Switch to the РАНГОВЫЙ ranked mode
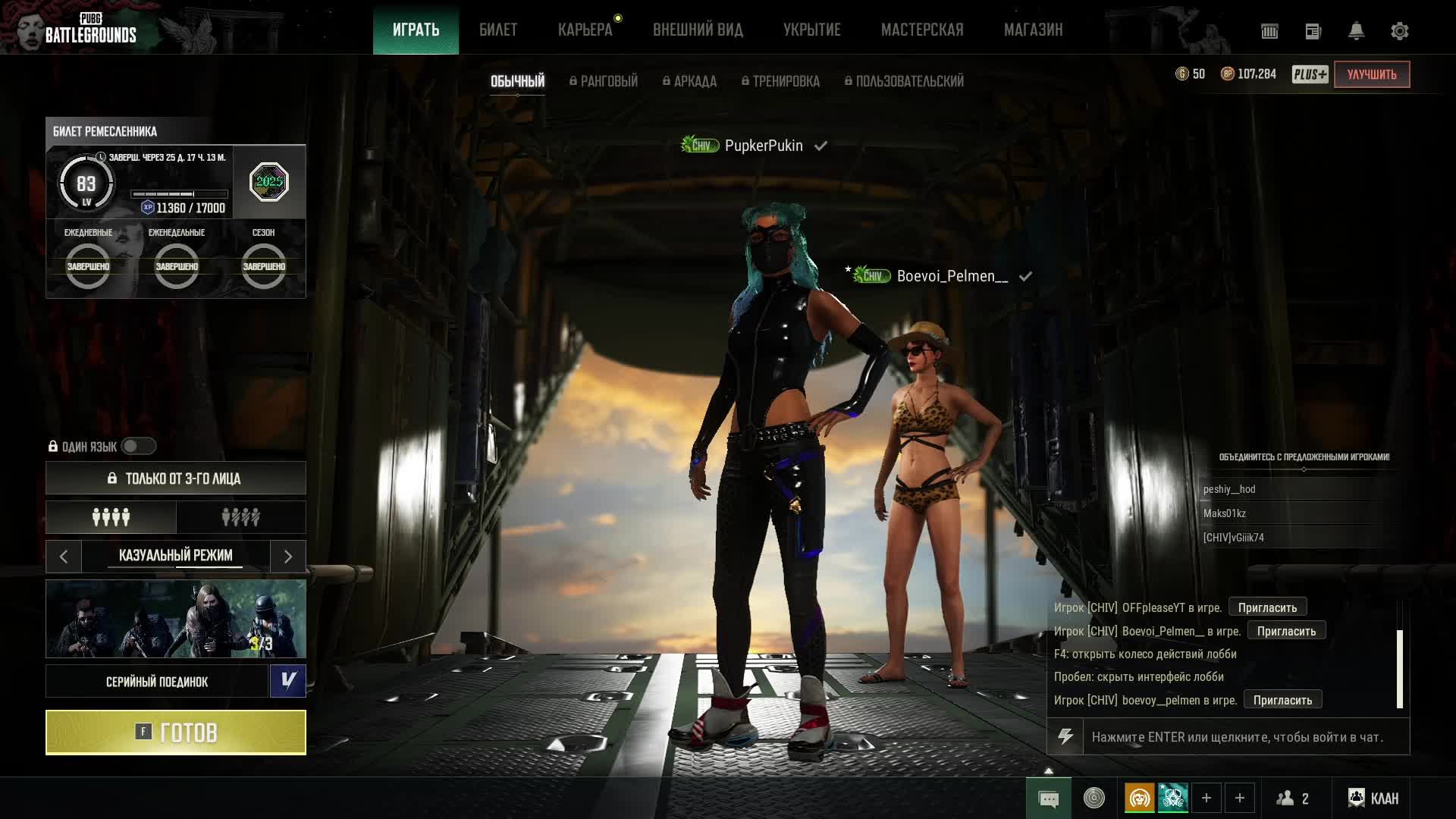The height and width of the screenshot is (819, 1456). pos(604,81)
